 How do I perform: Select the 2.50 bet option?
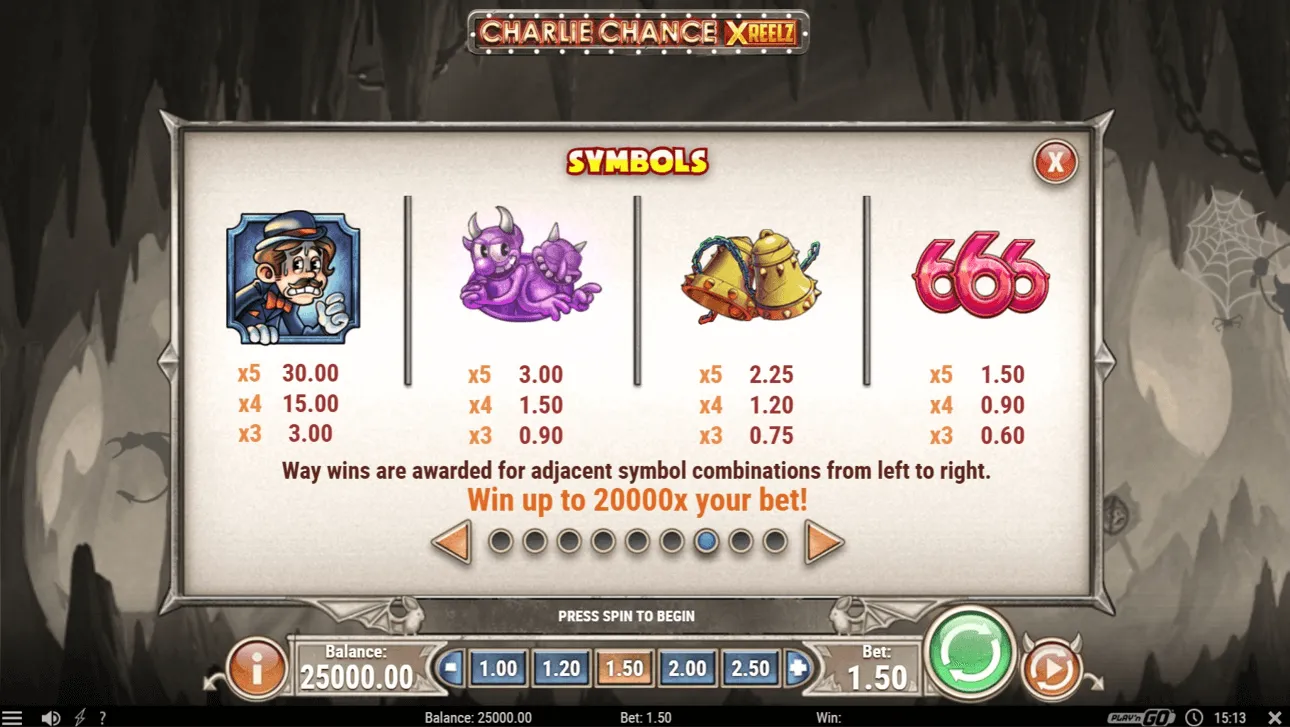(749, 667)
